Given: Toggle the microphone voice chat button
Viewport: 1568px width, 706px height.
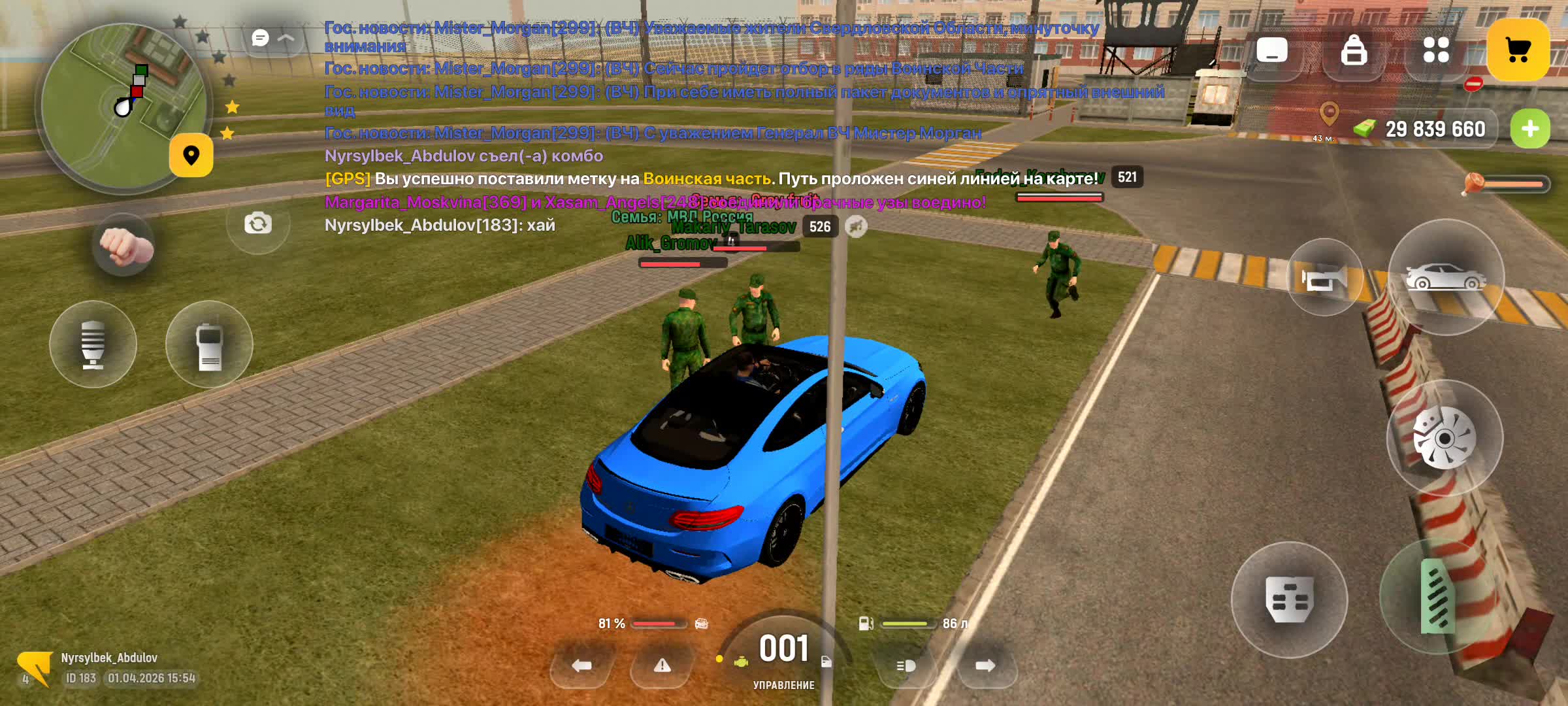Looking at the screenshot, I should [93, 345].
